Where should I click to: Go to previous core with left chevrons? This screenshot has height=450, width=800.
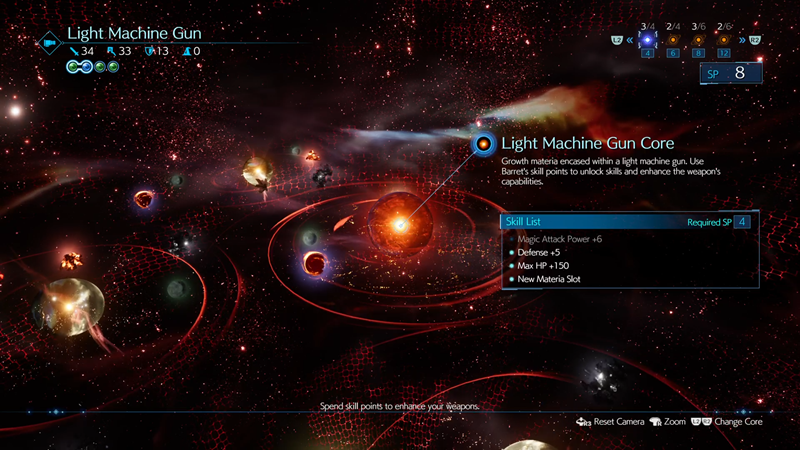point(631,40)
